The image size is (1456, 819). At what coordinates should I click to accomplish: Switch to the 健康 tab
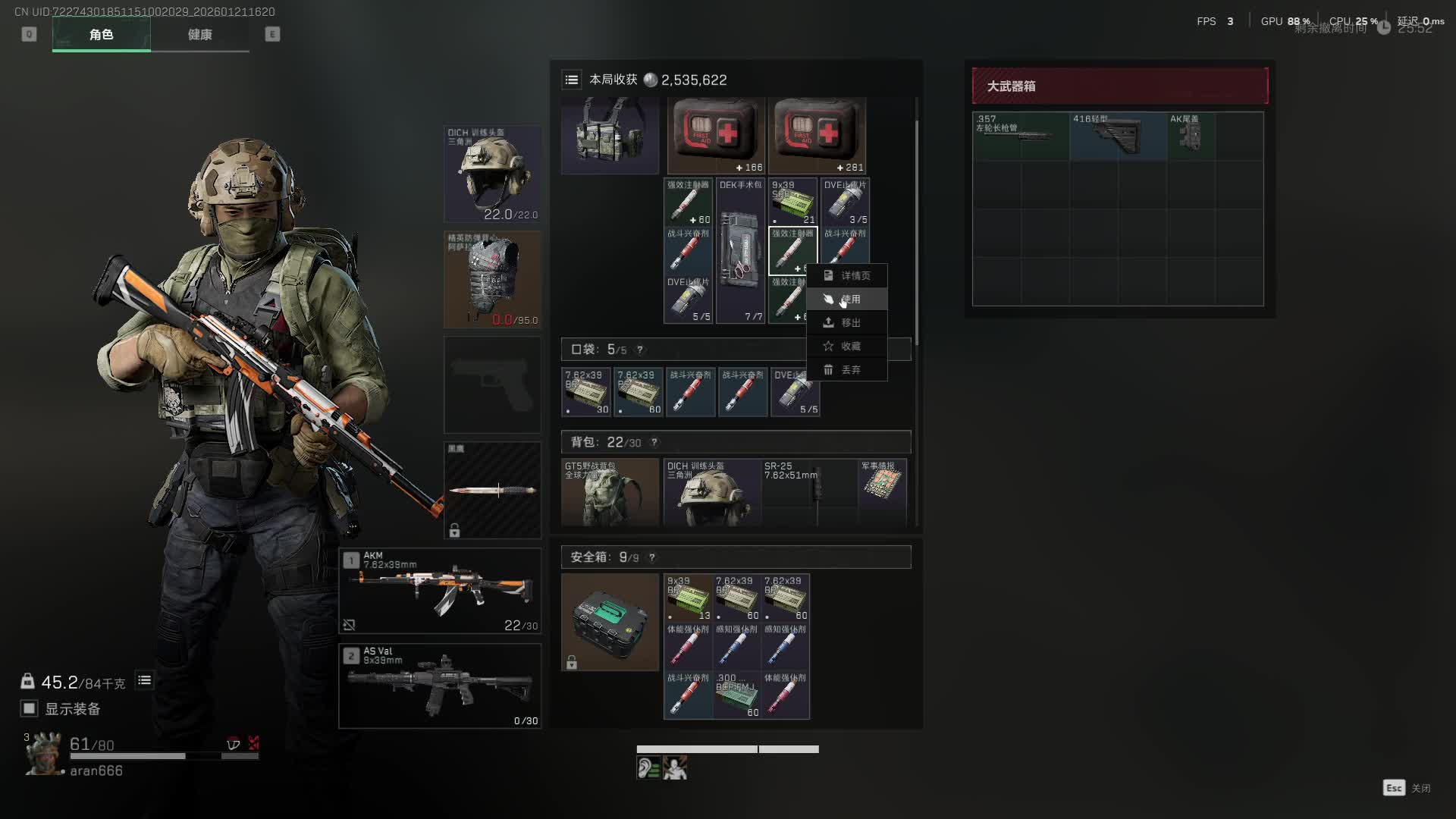click(199, 35)
